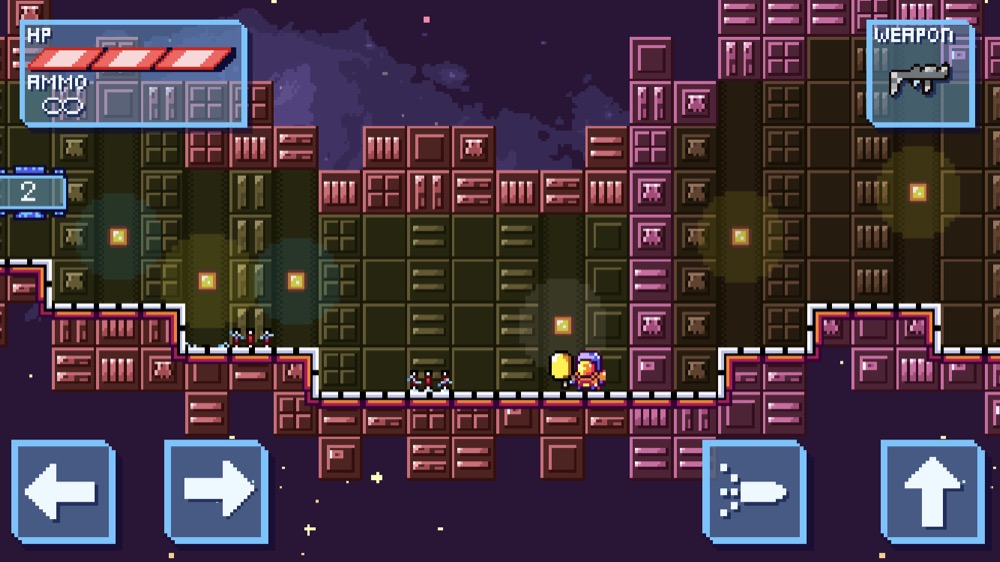Viewport: 1000px width, 562px height.
Task: Fire using the bullet shoot button
Action: (754, 491)
